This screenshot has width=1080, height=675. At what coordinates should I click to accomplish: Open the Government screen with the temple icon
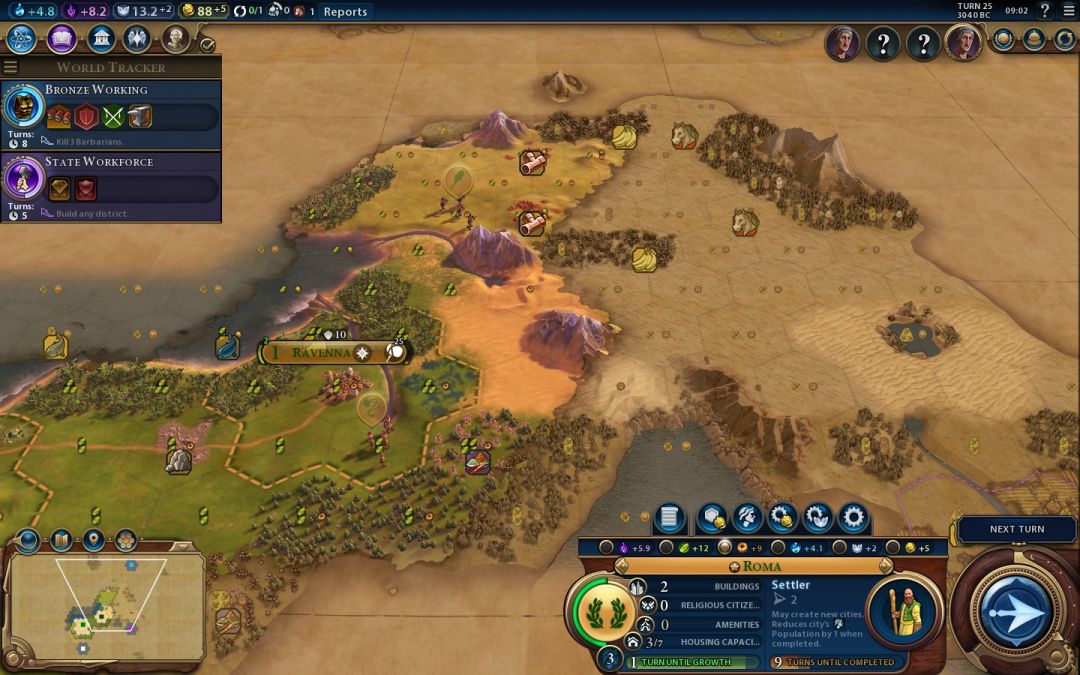point(100,39)
